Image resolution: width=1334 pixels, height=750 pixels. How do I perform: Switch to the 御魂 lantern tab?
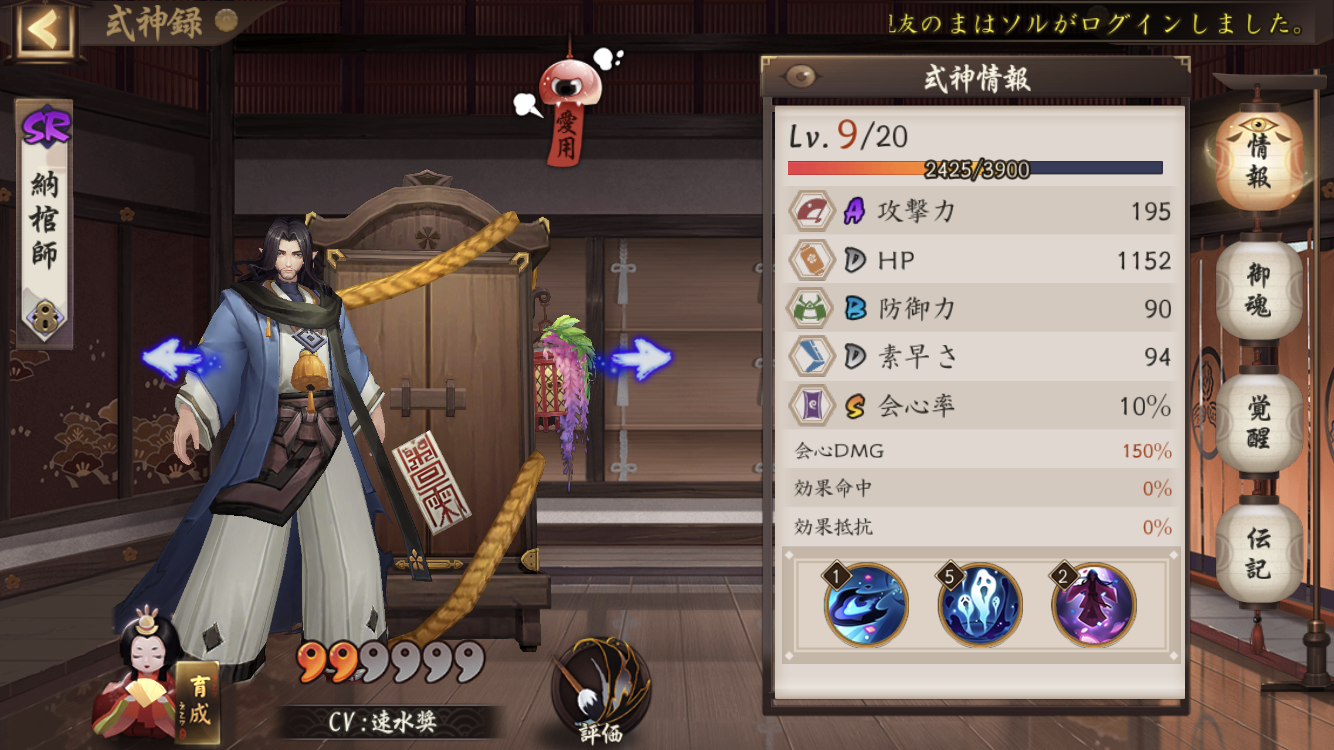click(1259, 289)
